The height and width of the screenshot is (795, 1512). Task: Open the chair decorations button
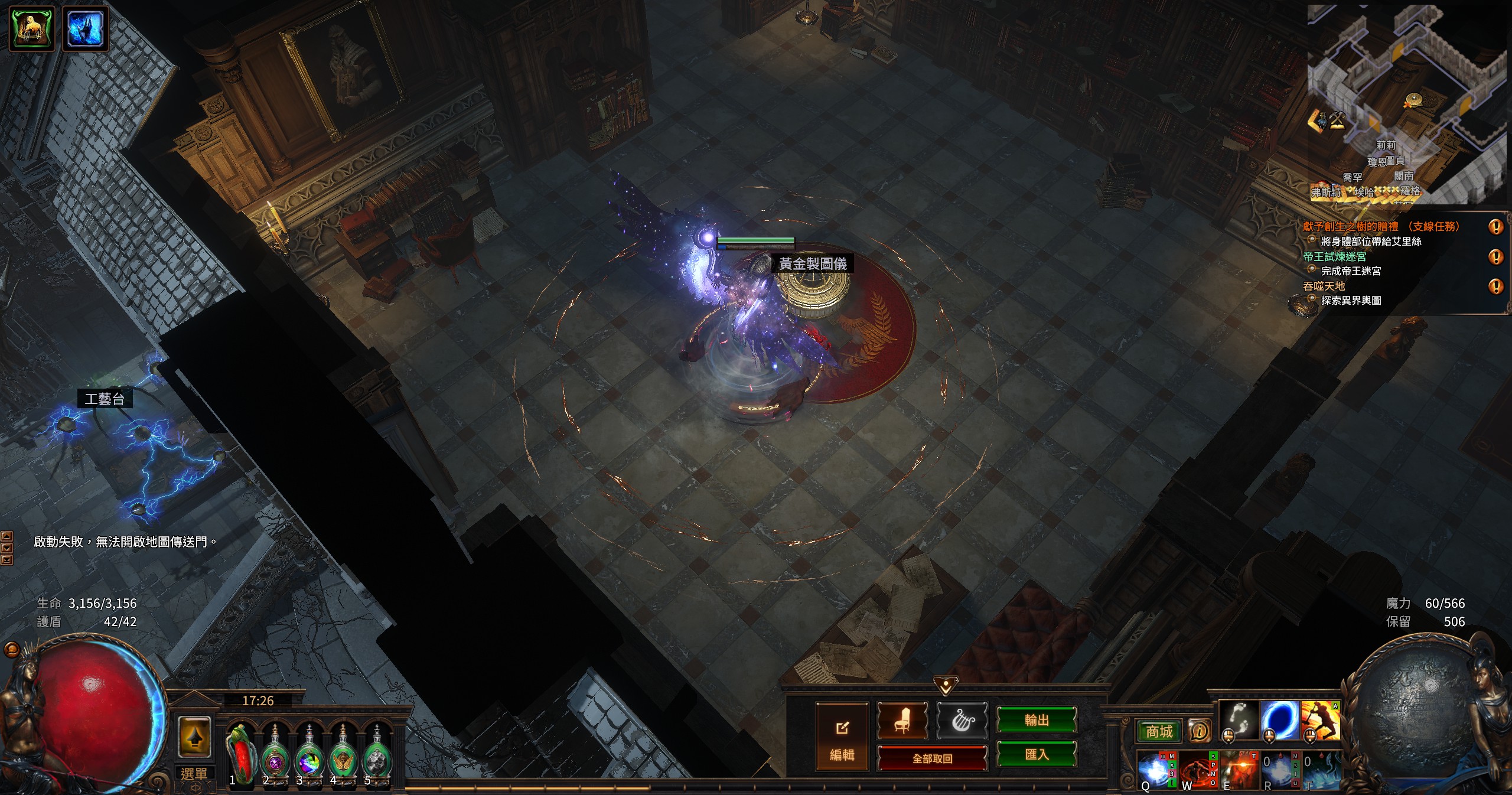tap(902, 721)
